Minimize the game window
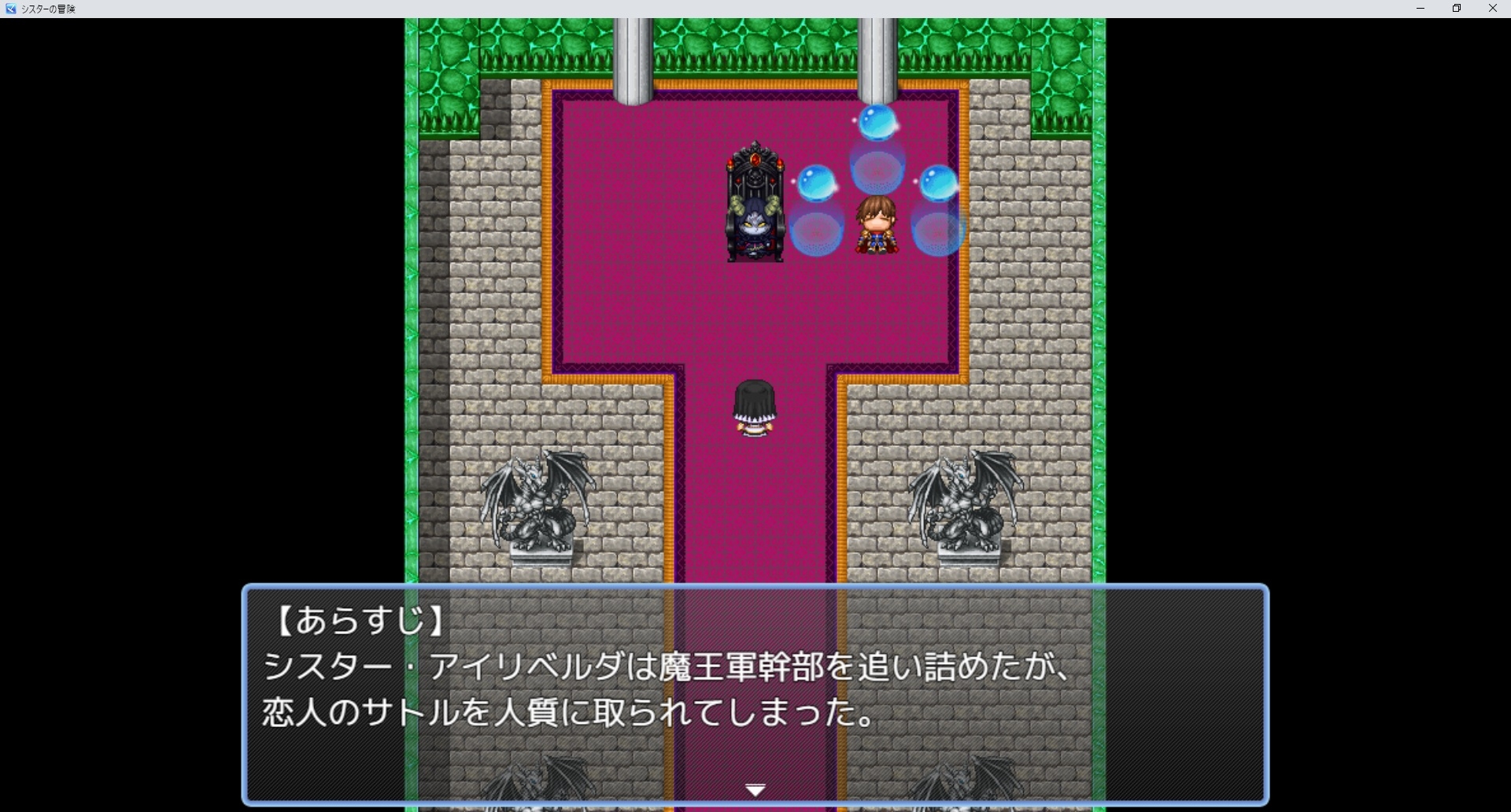1511x812 pixels. coord(1421,9)
